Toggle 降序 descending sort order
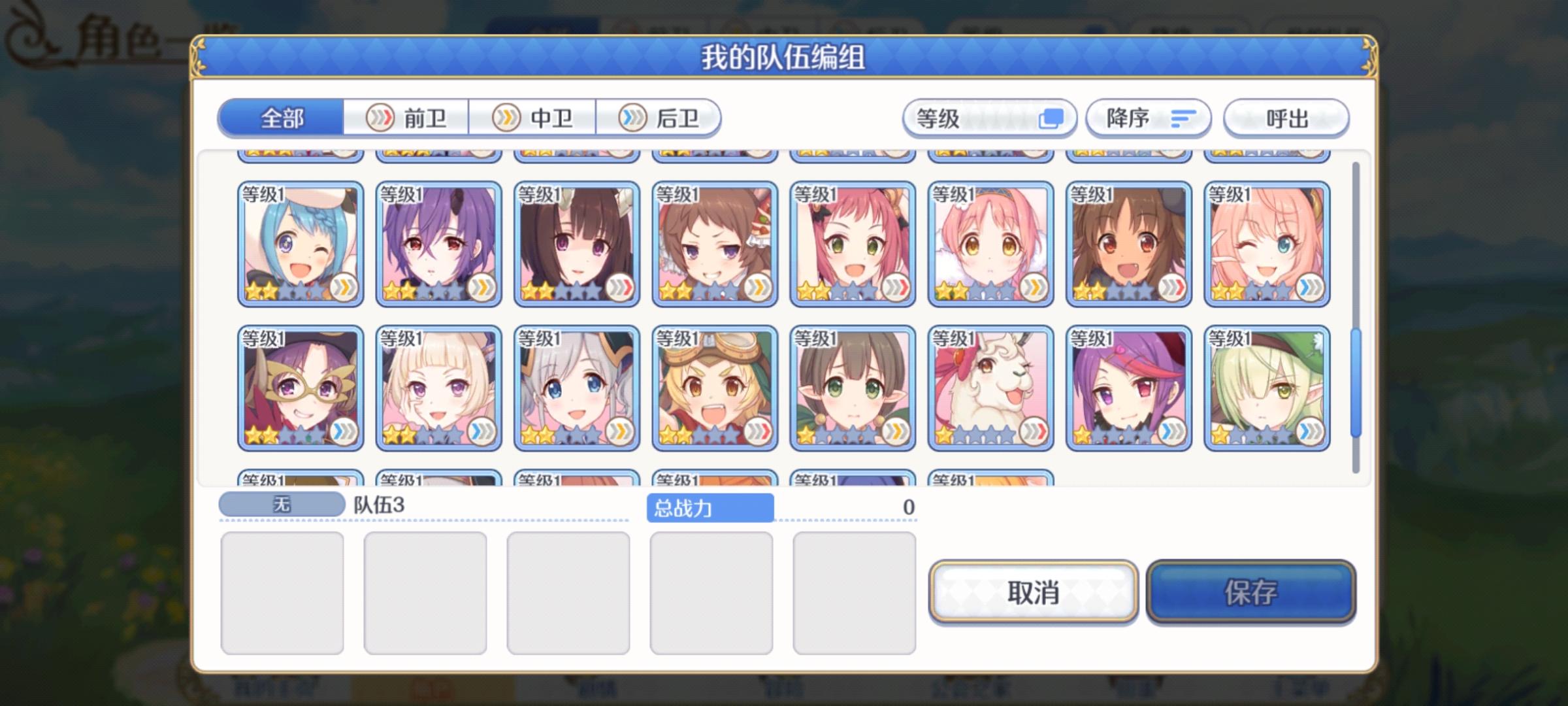This screenshot has height=706, width=1568. point(1146,118)
